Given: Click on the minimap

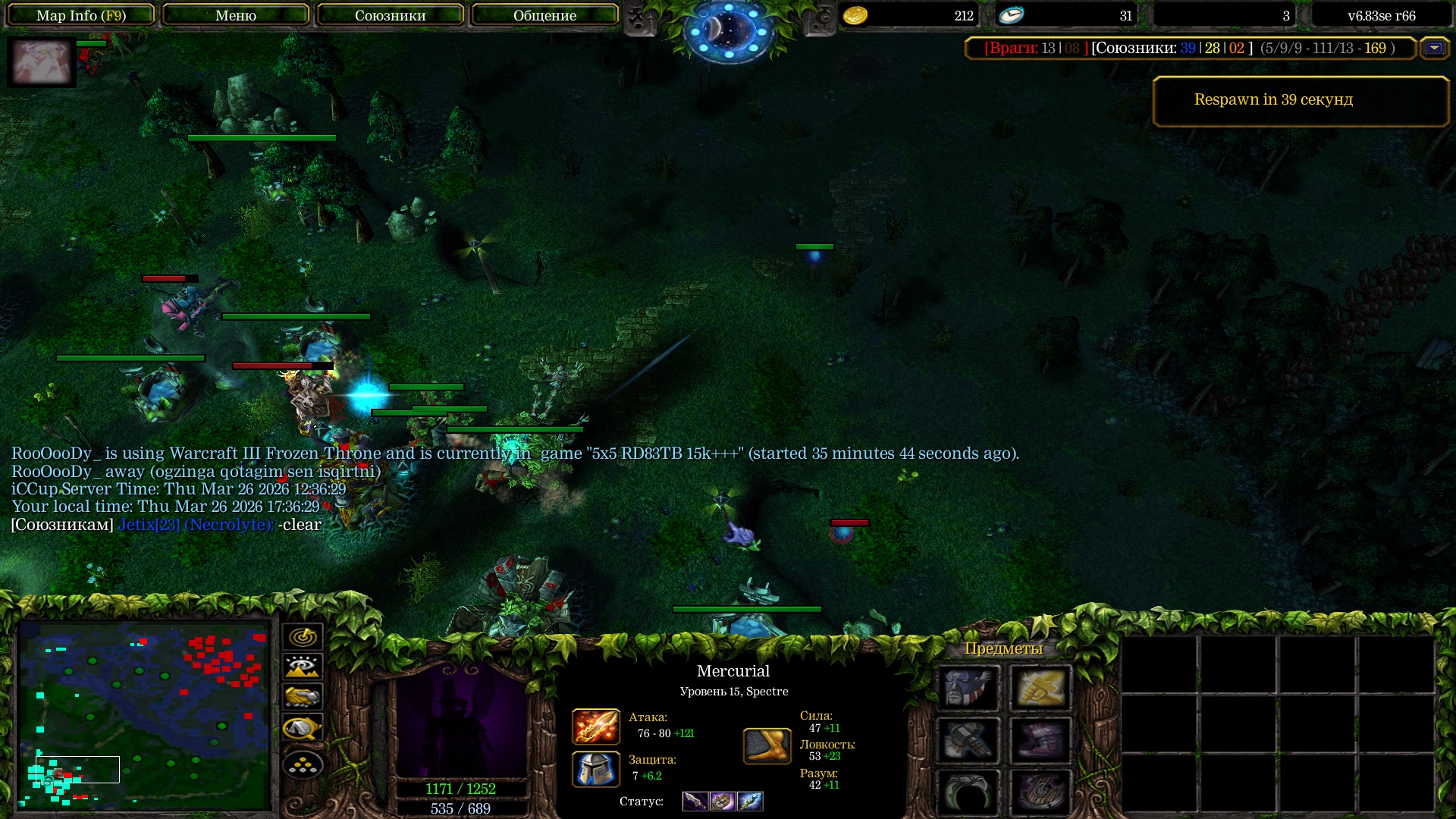Looking at the screenshot, I should pyautogui.click(x=144, y=714).
